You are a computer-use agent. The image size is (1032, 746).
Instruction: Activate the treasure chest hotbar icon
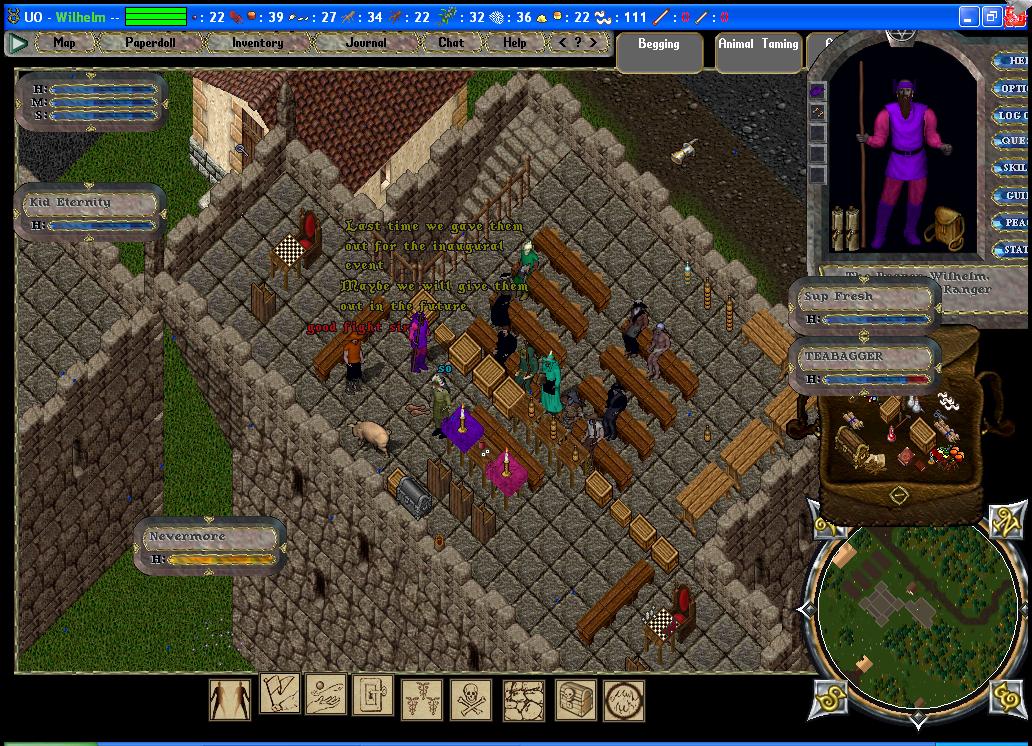(575, 698)
